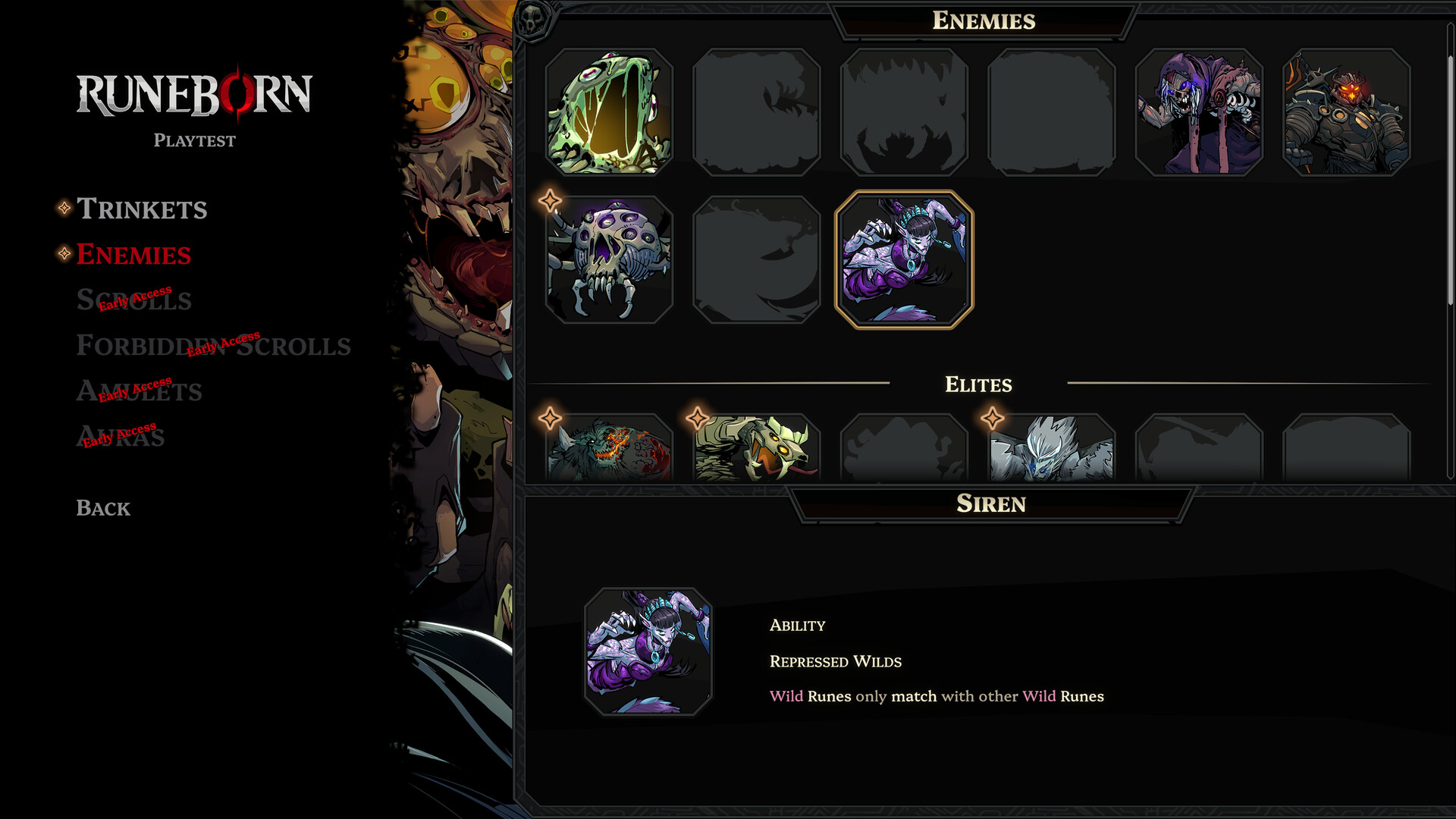Open the Enemies section
This screenshot has height=819, width=1456.
(133, 255)
